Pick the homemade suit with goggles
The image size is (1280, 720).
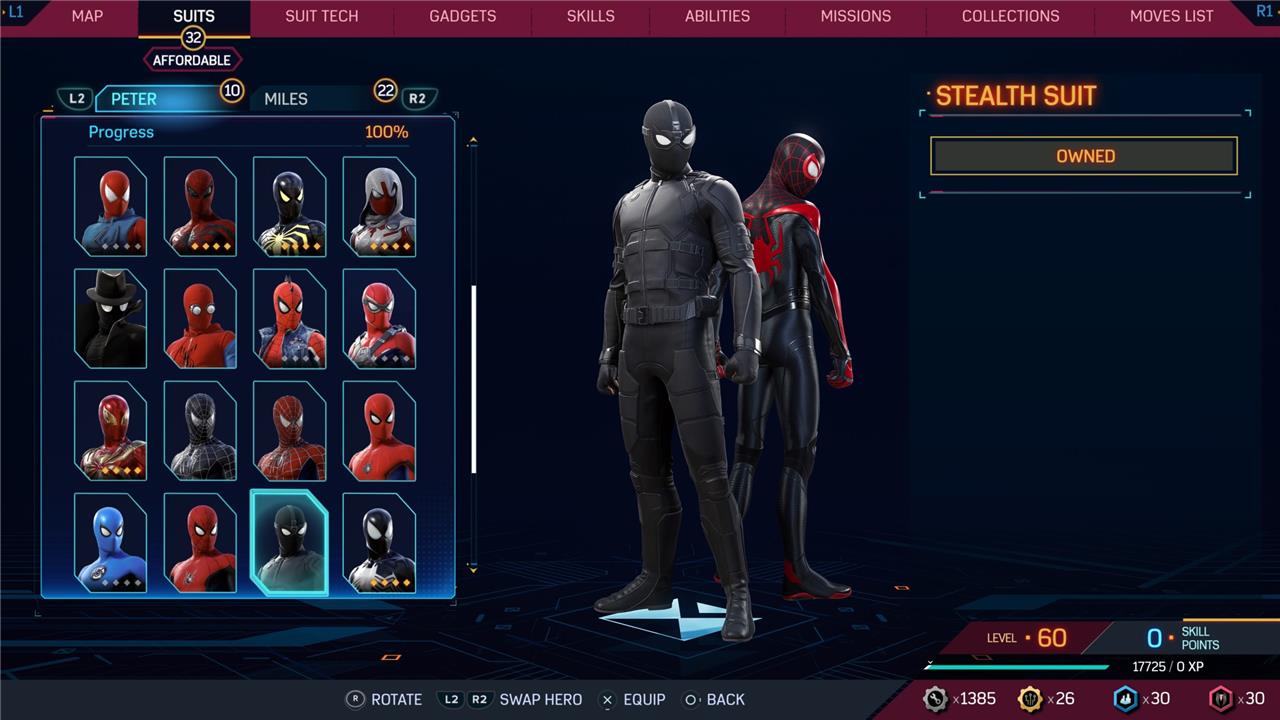tap(200, 318)
